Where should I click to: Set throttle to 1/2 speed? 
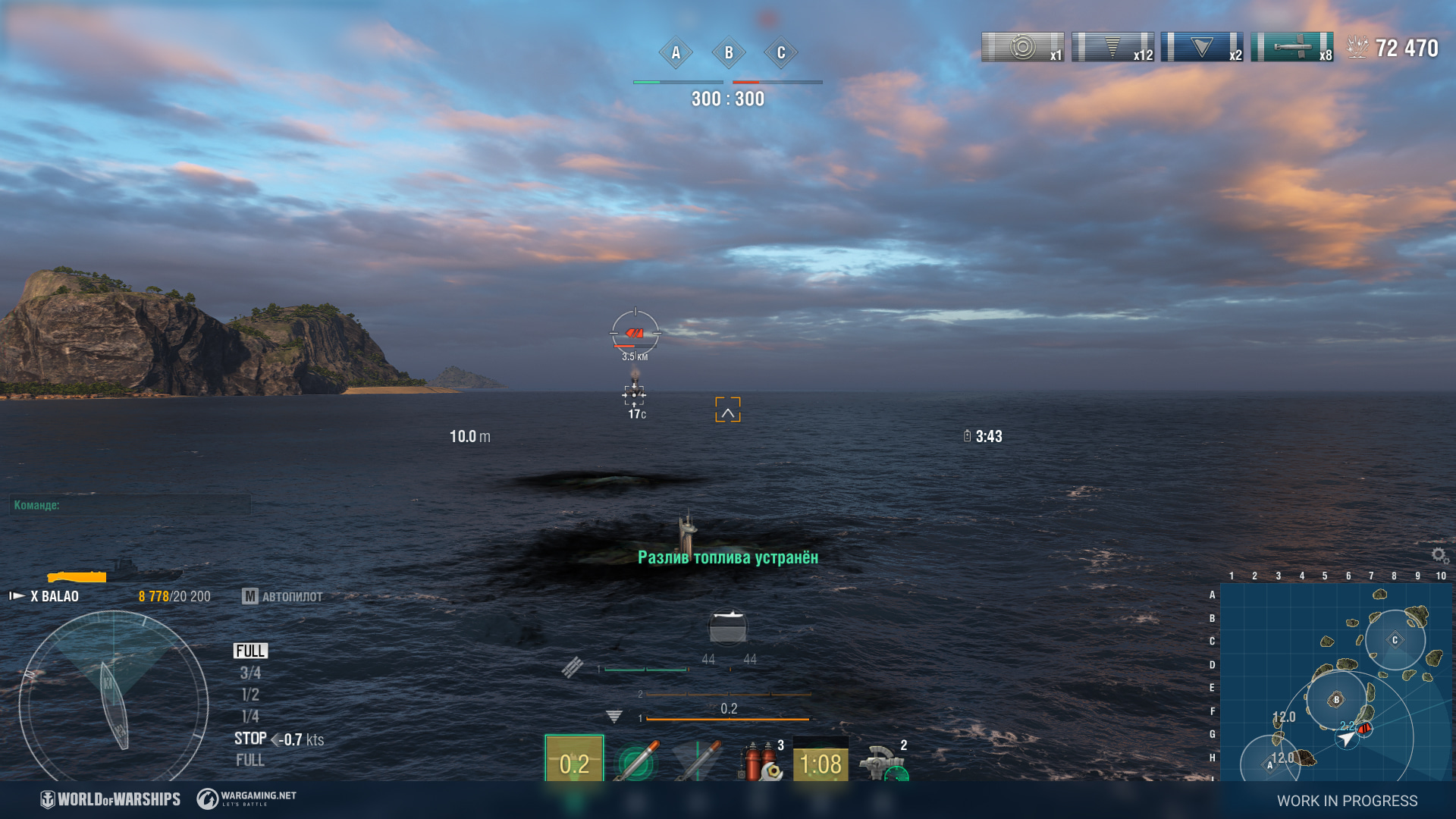click(x=249, y=695)
